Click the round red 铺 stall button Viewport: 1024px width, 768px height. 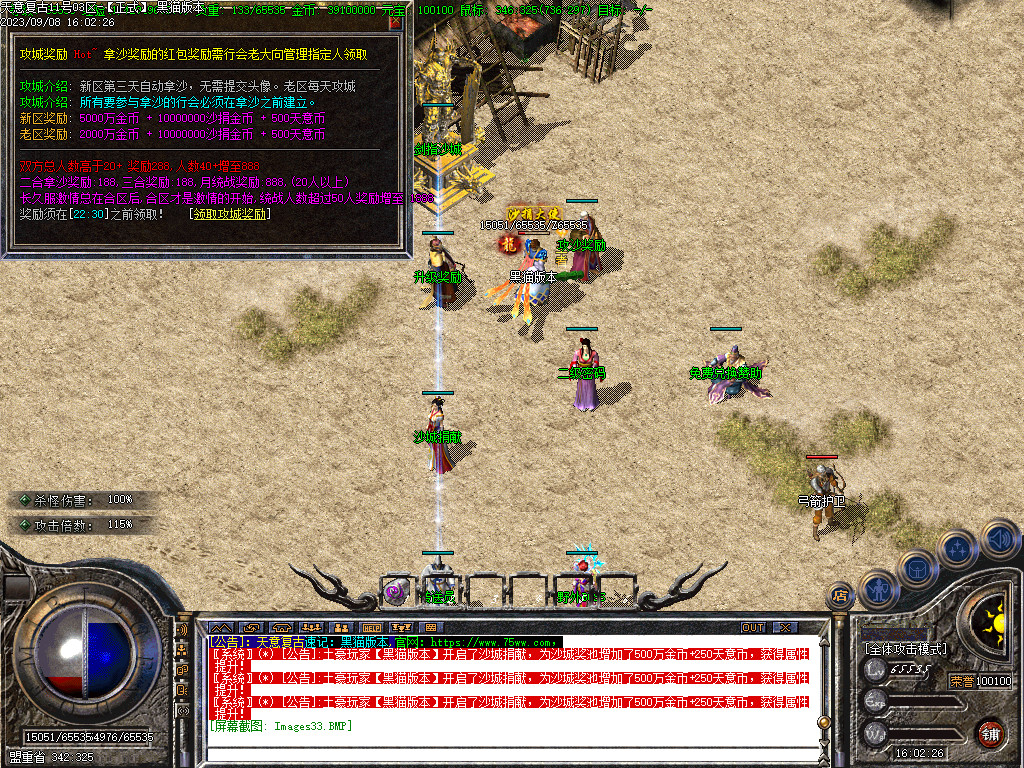click(x=990, y=733)
